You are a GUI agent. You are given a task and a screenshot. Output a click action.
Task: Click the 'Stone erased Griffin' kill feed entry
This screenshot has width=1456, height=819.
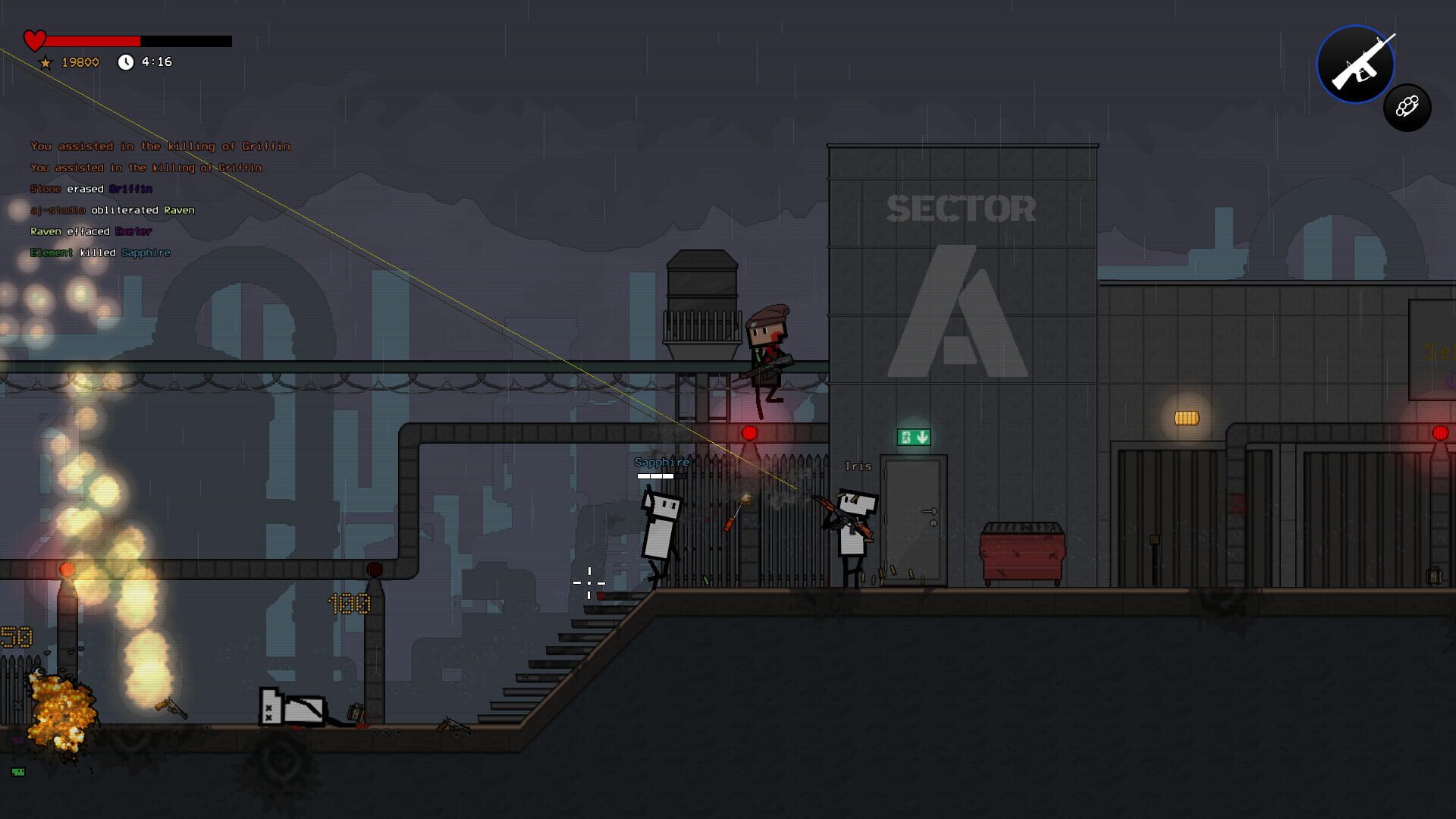[x=91, y=188]
